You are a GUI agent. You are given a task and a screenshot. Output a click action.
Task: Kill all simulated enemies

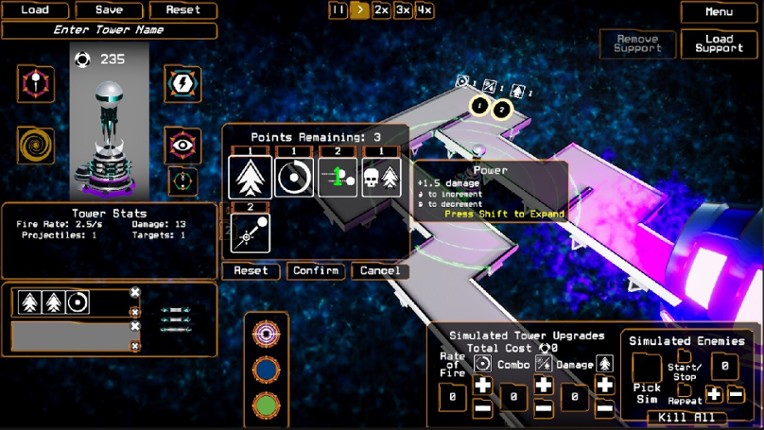pyautogui.click(x=686, y=417)
